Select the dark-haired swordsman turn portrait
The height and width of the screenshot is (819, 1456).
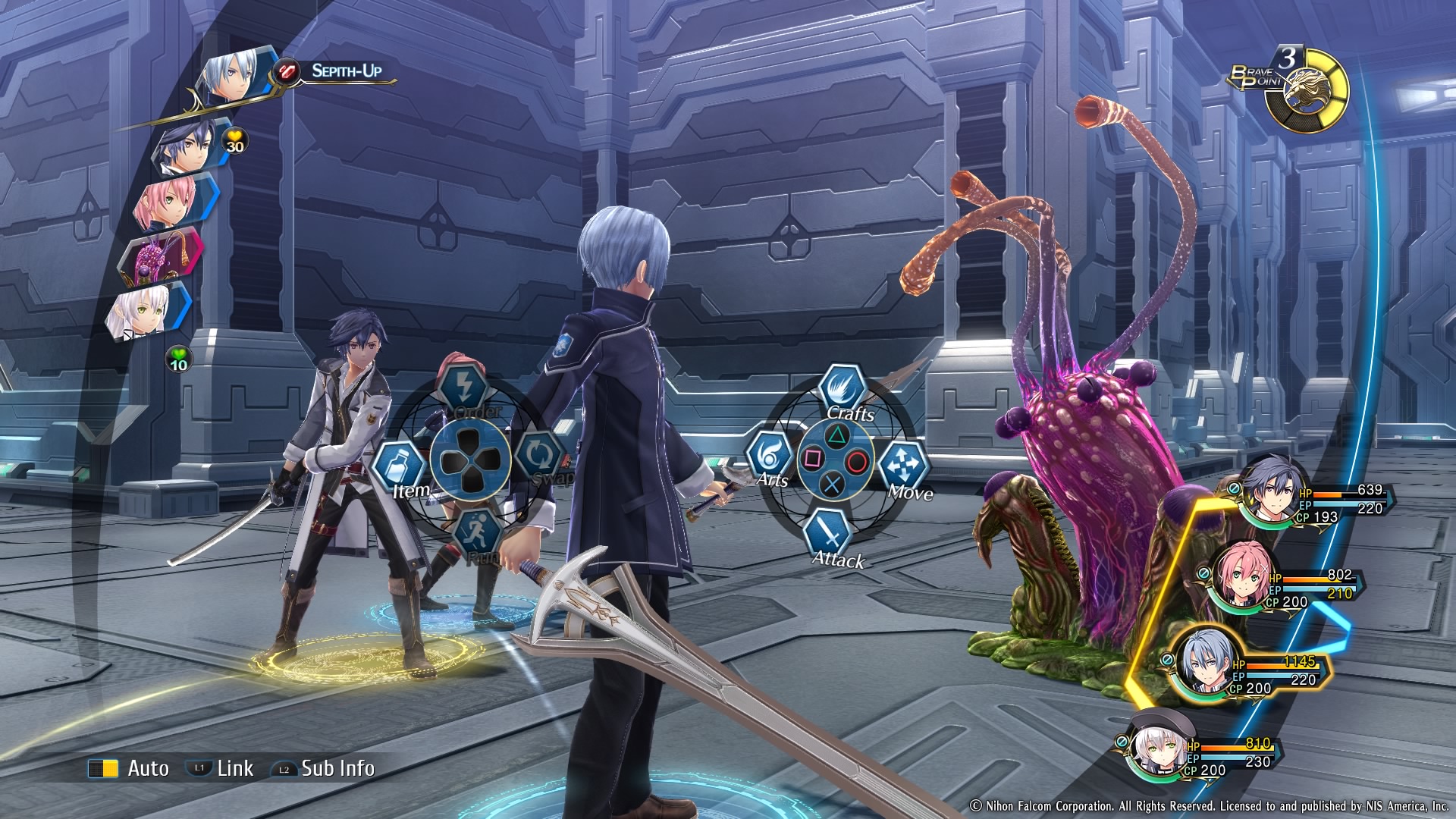pos(187,146)
